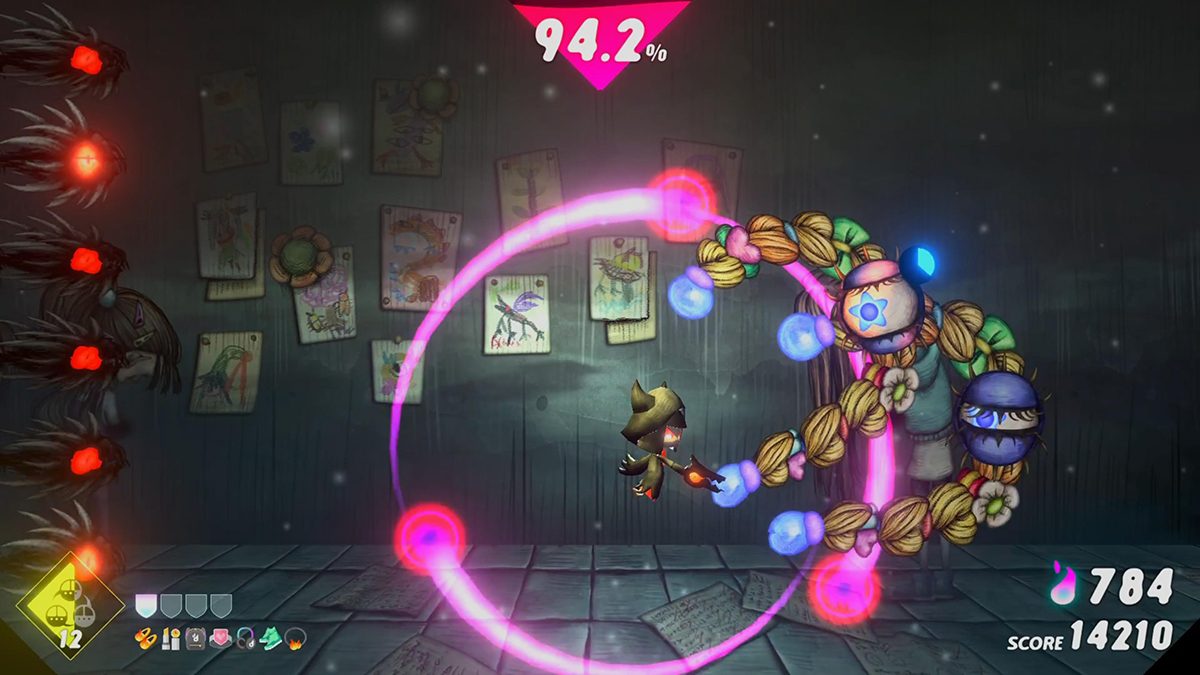The width and height of the screenshot is (1200, 675).
Task: Choose the flame necklace item icon
Action: point(296,636)
